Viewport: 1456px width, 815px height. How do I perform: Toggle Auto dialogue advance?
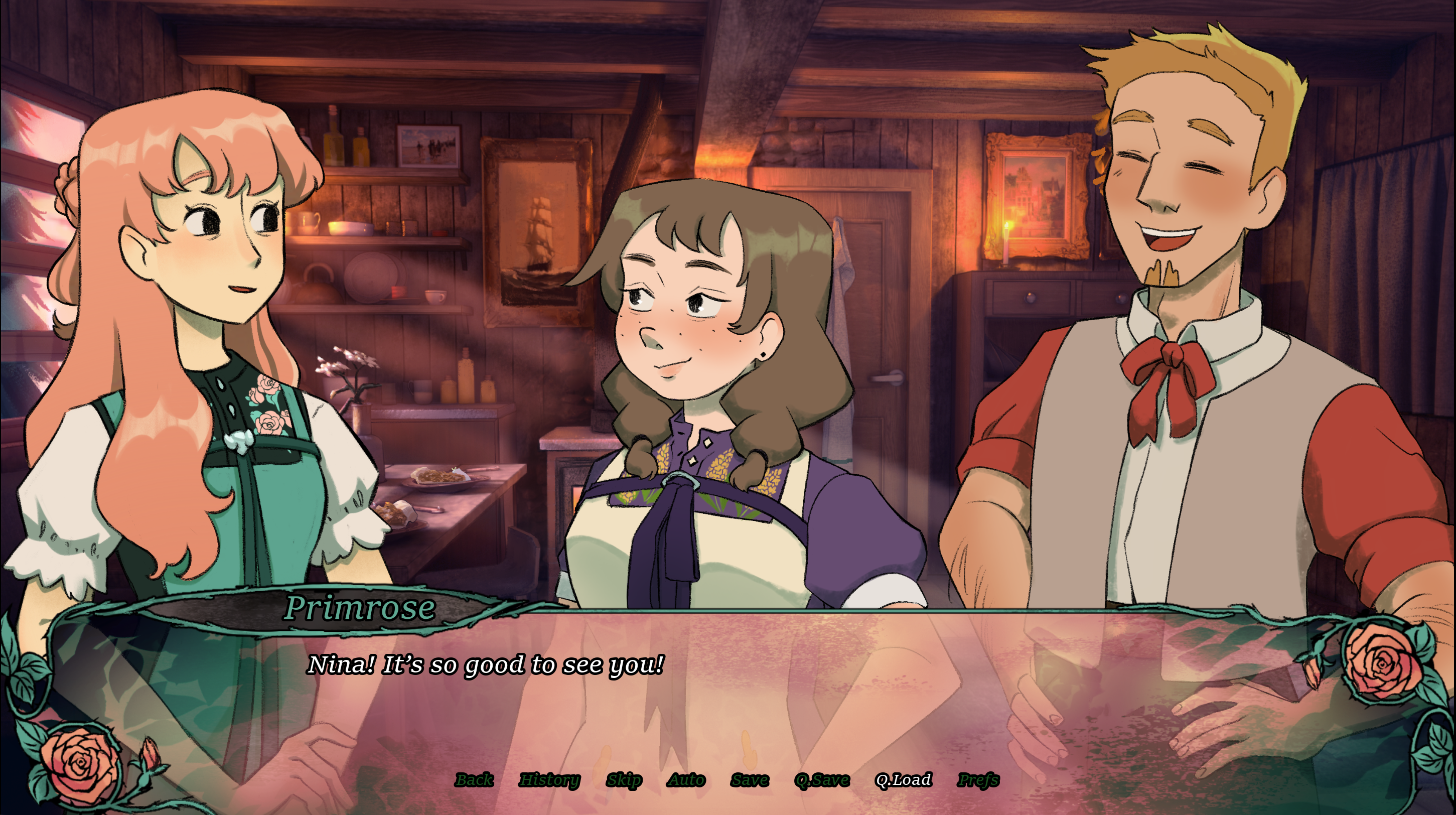tap(686, 780)
